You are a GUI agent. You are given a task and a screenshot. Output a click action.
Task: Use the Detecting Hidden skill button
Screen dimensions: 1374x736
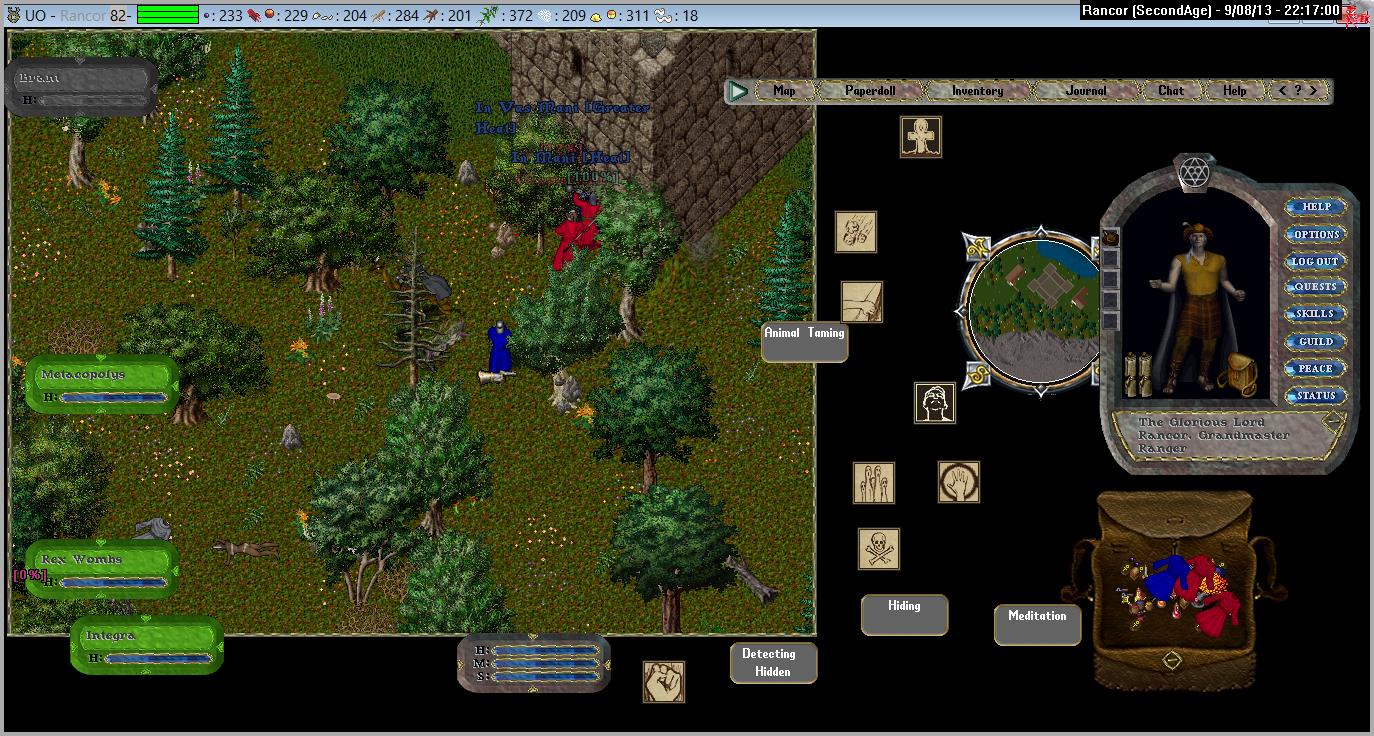pyautogui.click(x=773, y=663)
